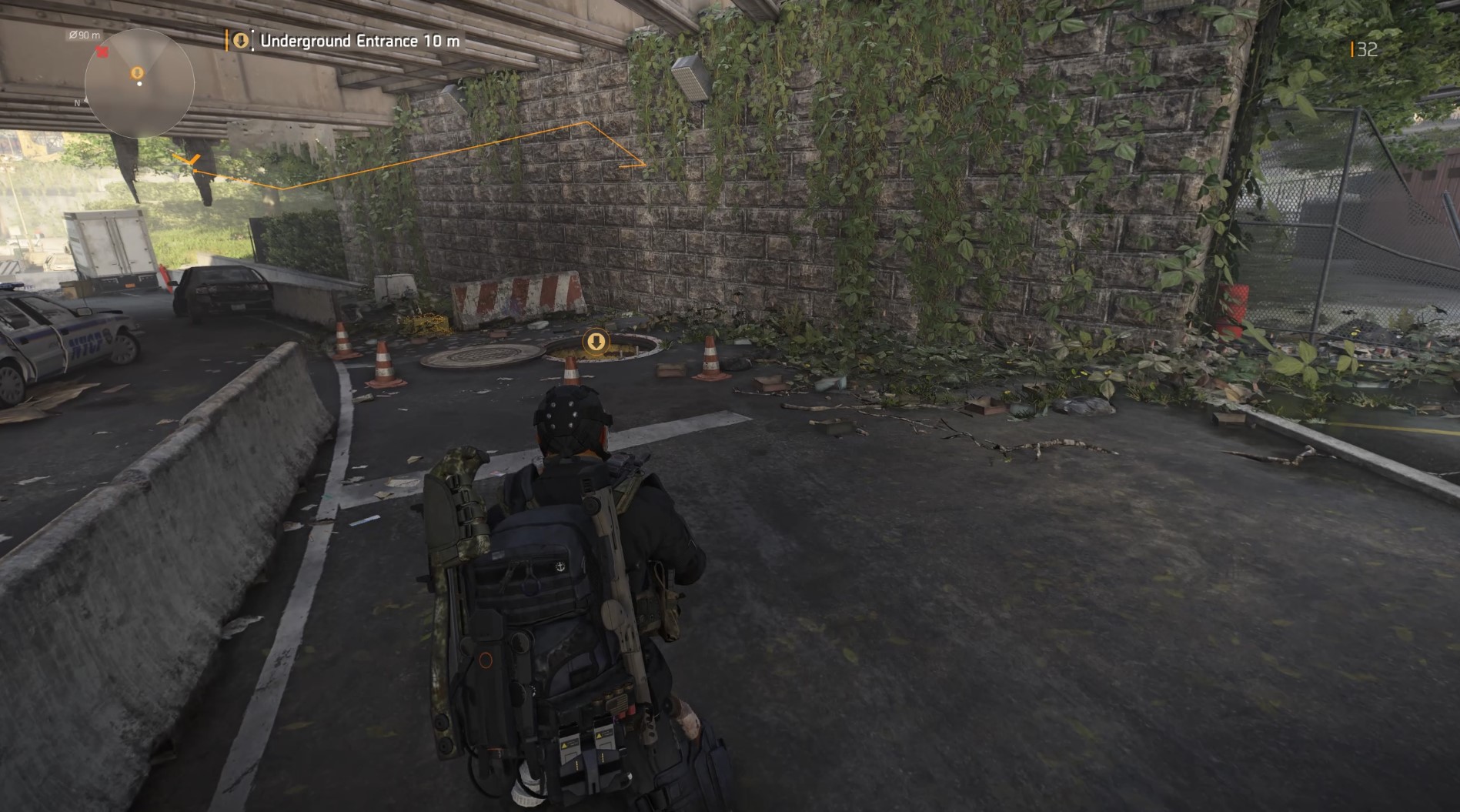The height and width of the screenshot is (812, 1460).
Task: Click the nearest orange traffic cone
Action: [x=572, y=369]
